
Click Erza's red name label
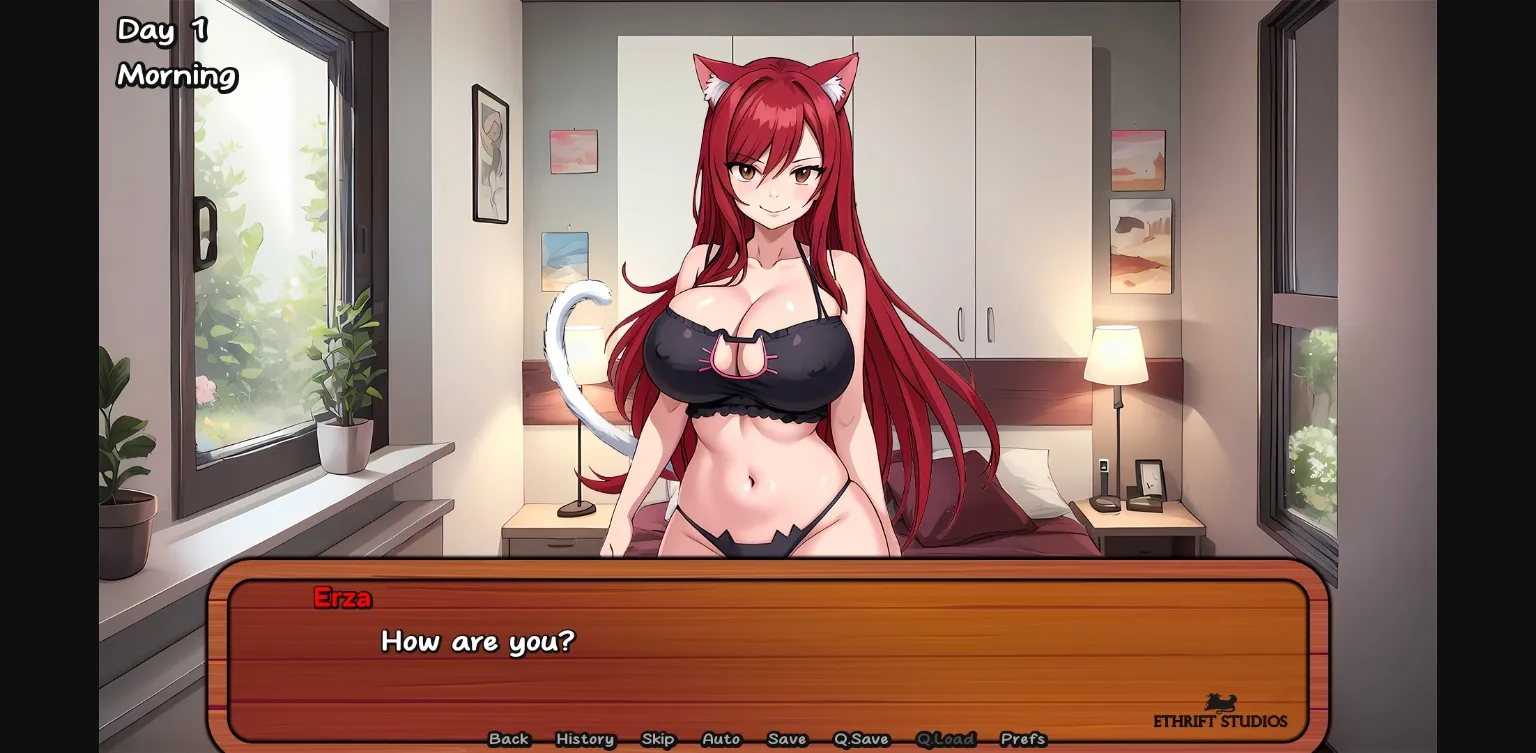(343, 598)
